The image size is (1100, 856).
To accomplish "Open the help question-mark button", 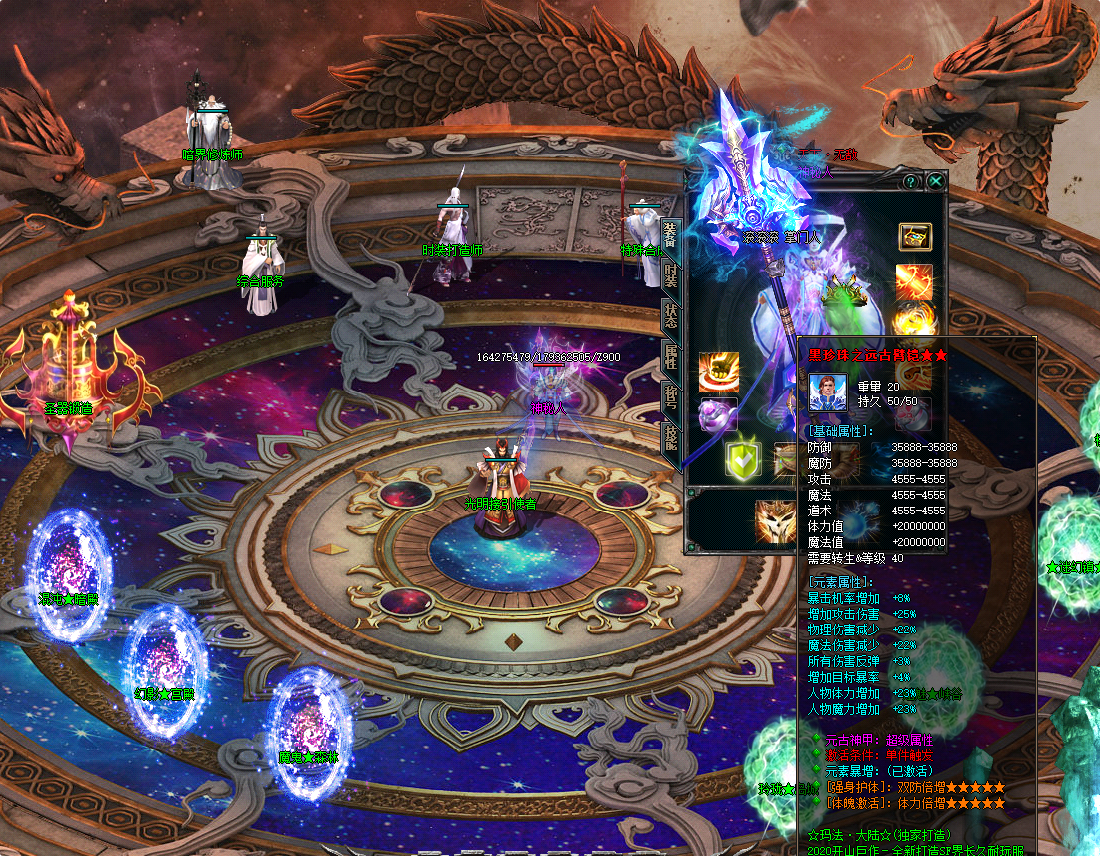I will 911,181.
